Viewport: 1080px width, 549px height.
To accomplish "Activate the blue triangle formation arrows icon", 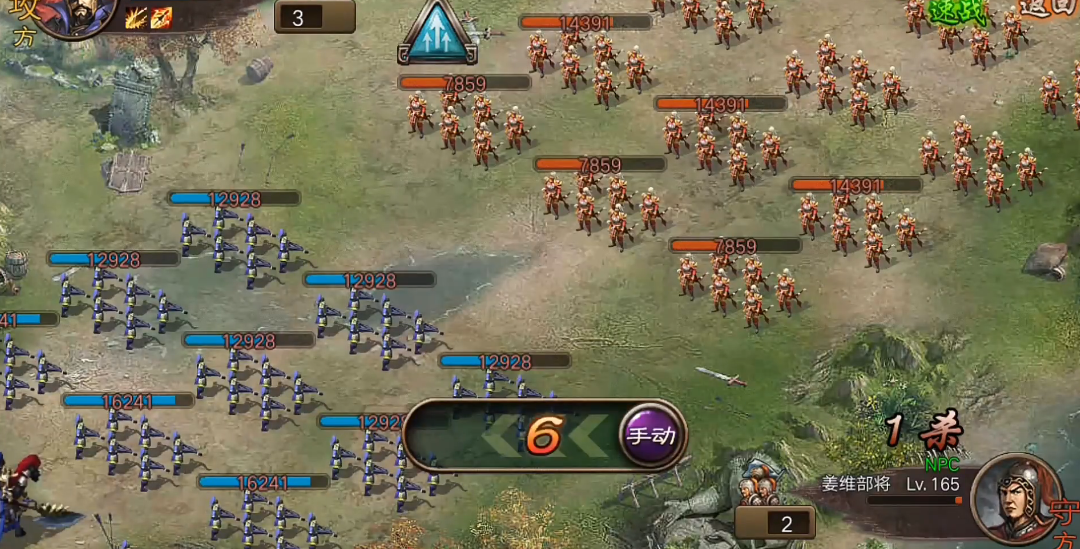I will [x=438, y=31].
